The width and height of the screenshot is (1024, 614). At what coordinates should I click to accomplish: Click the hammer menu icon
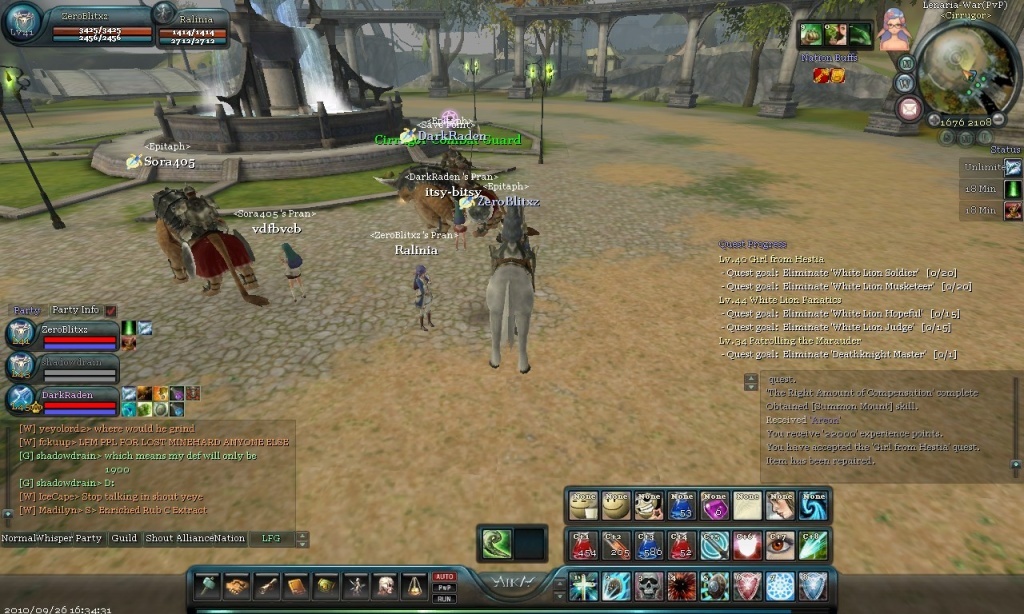pos(207,586)
